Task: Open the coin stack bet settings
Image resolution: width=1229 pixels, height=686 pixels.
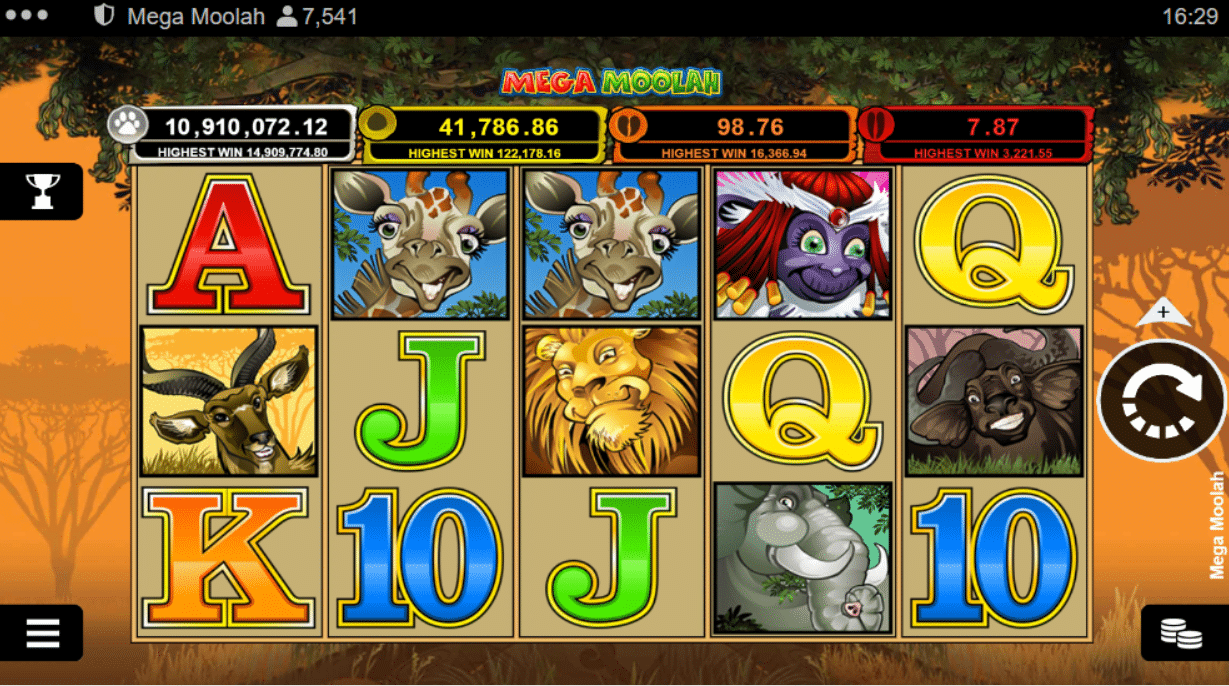Action: pos(1181,633)
